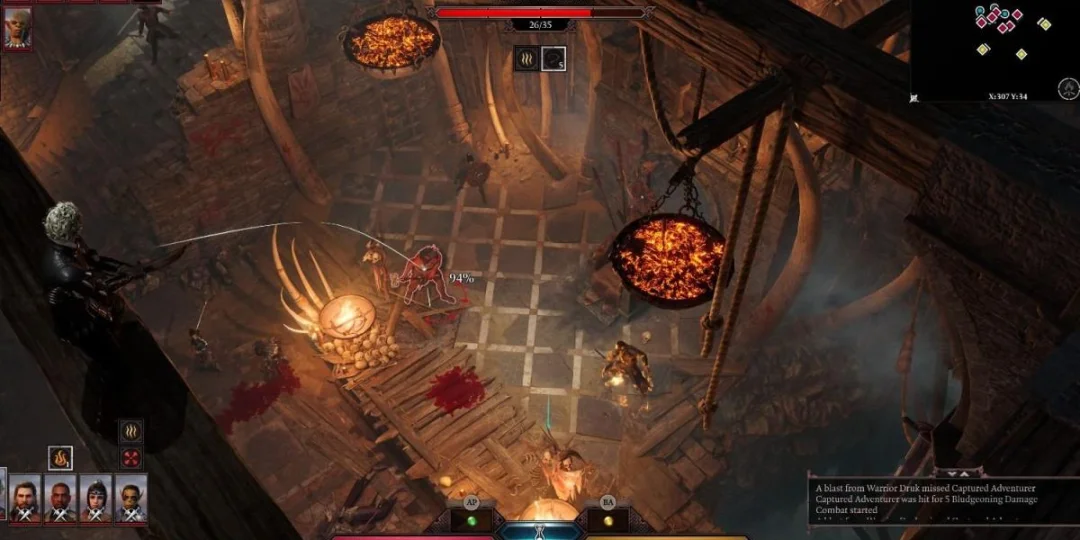Click the yellow bonus action indicator

coord(607,520)
